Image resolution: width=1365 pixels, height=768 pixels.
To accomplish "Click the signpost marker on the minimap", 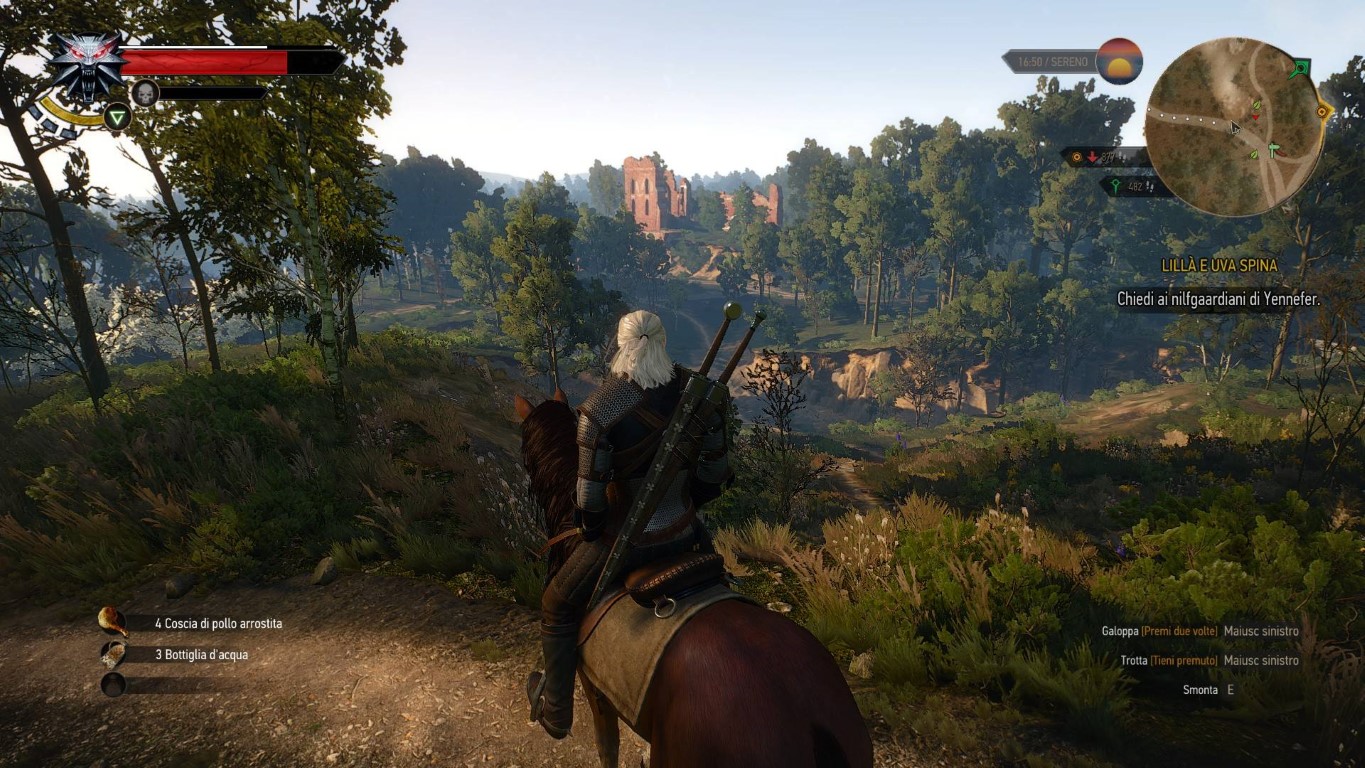I will pos(1273,151).
